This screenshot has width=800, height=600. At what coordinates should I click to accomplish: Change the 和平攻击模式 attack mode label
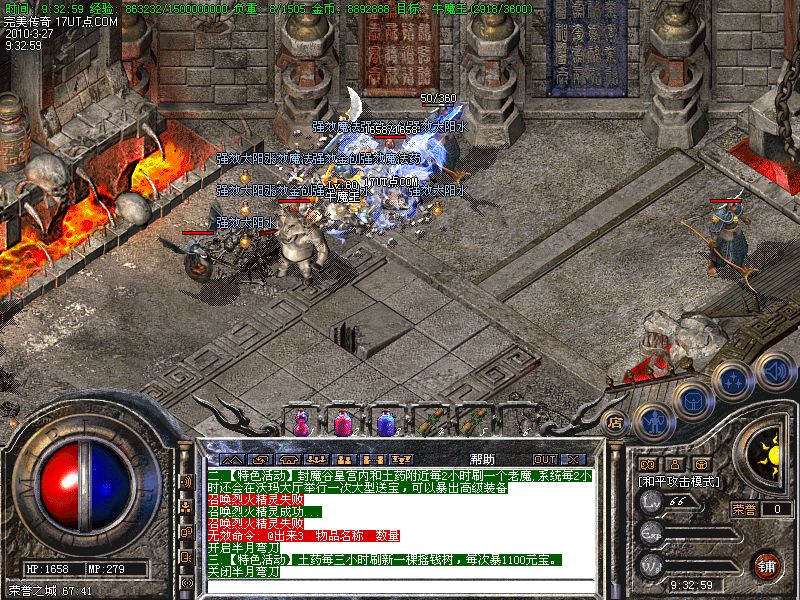coord(677,482)
